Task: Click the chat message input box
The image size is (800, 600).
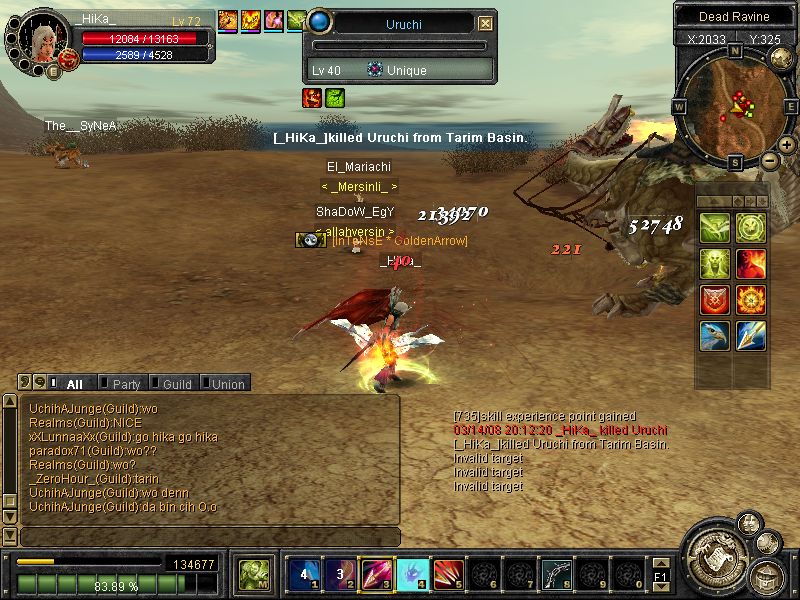Action: (208, 537)
